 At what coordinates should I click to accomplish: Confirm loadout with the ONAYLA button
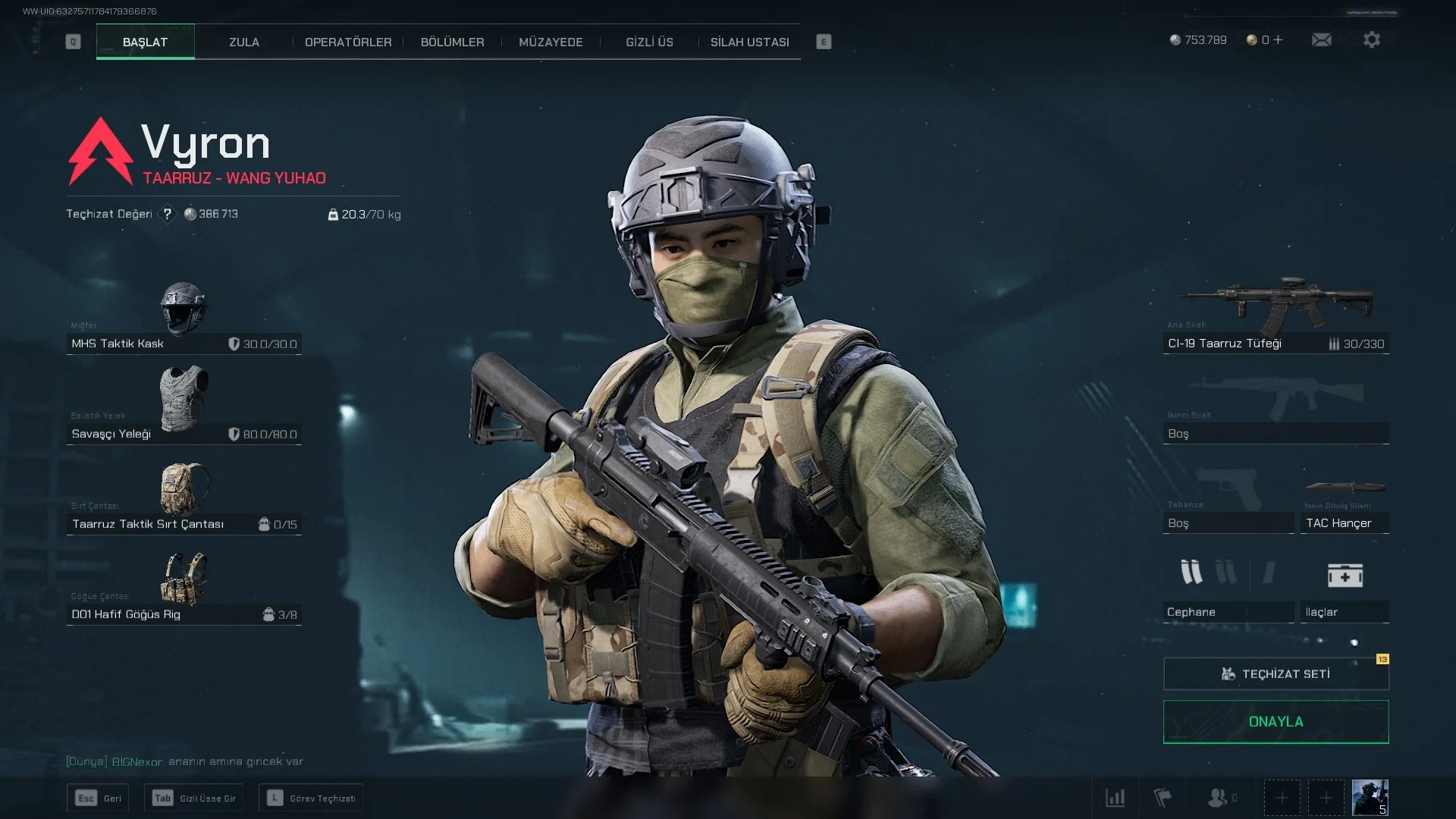point(1276,722)
